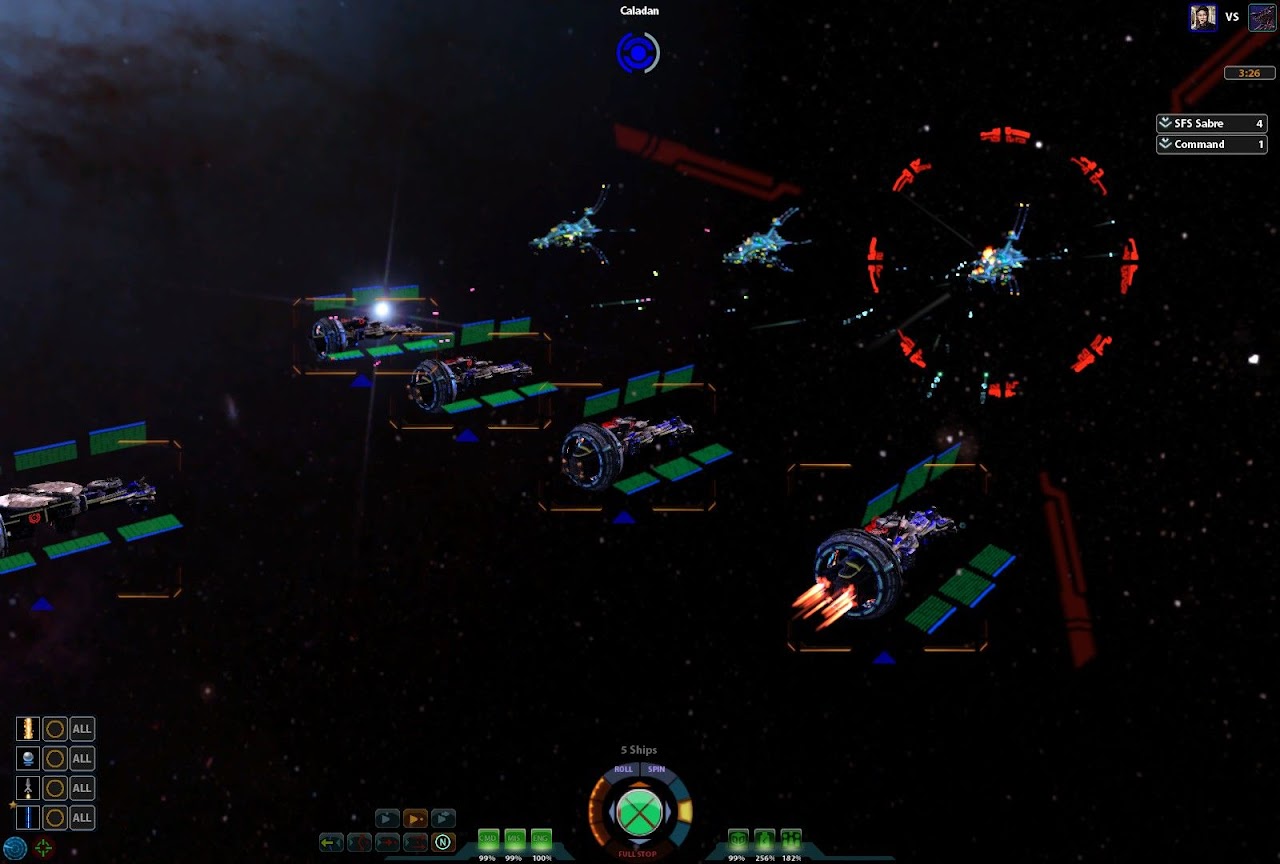The height and width of the screenshot is (864, 1280).
Task: Click the player commander portrait
Action: point(1203,17)
